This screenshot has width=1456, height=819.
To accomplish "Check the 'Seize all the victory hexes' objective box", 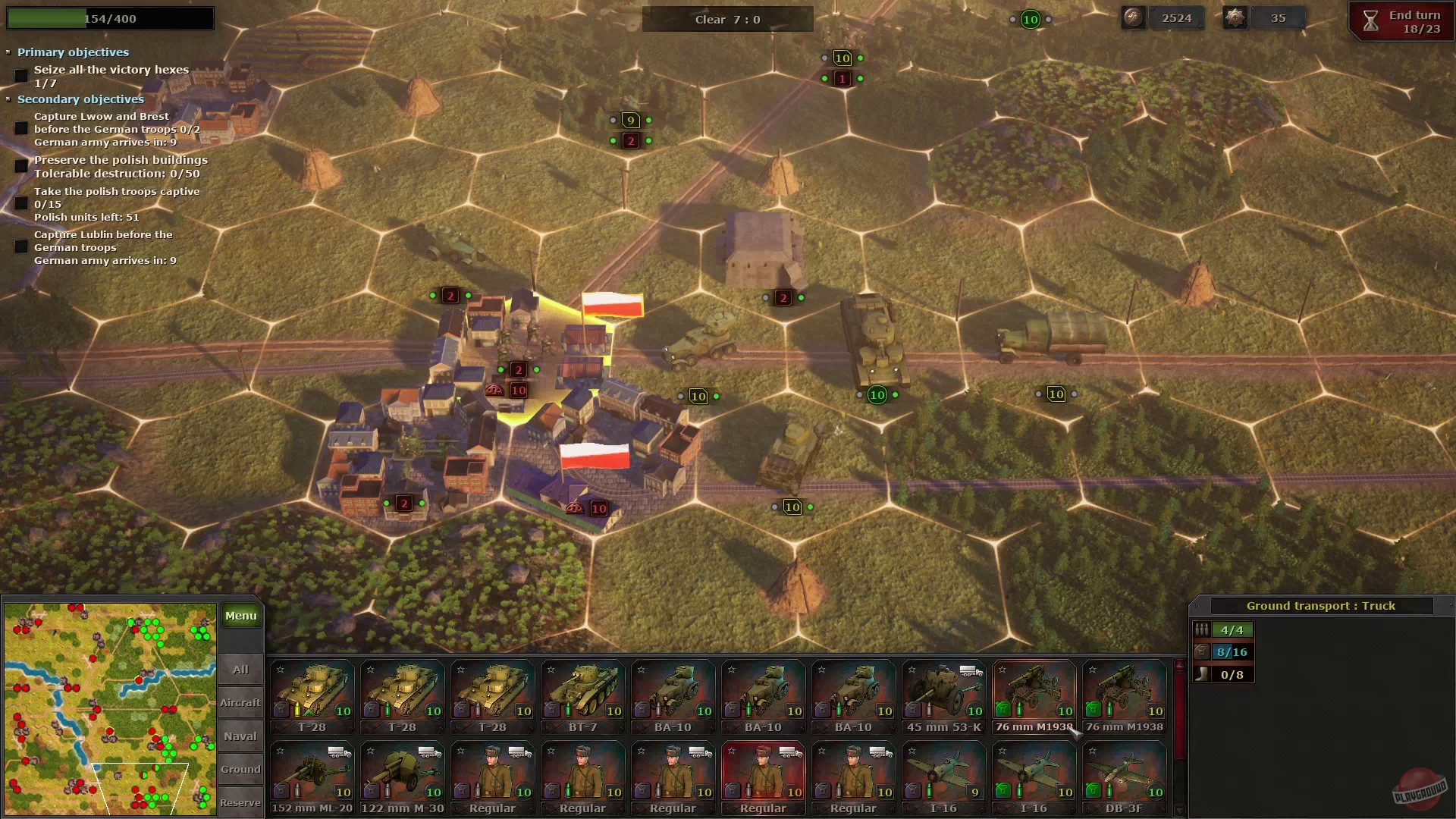I will point(21,75).
